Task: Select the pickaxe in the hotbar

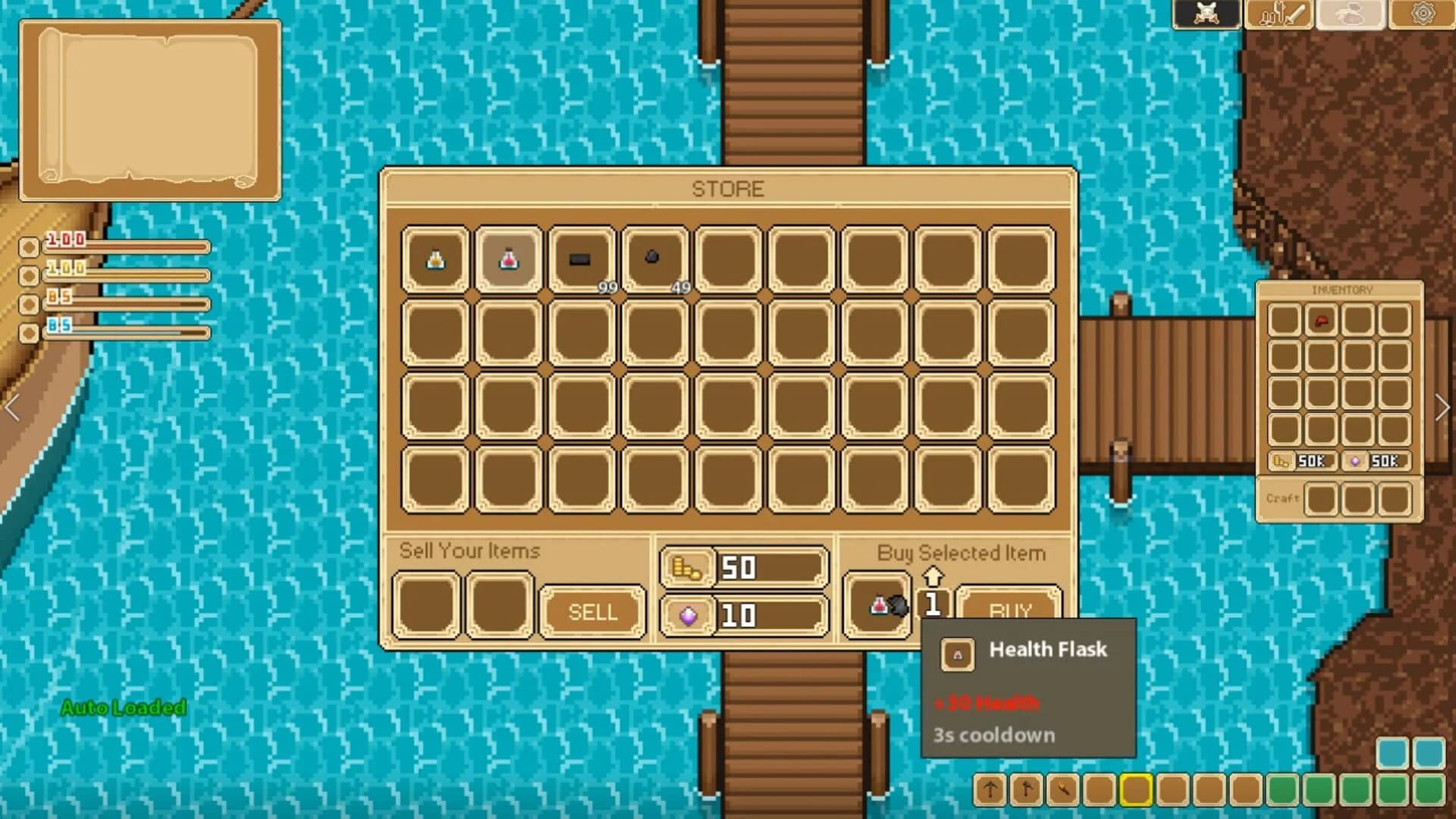Action: click(990, 791)
